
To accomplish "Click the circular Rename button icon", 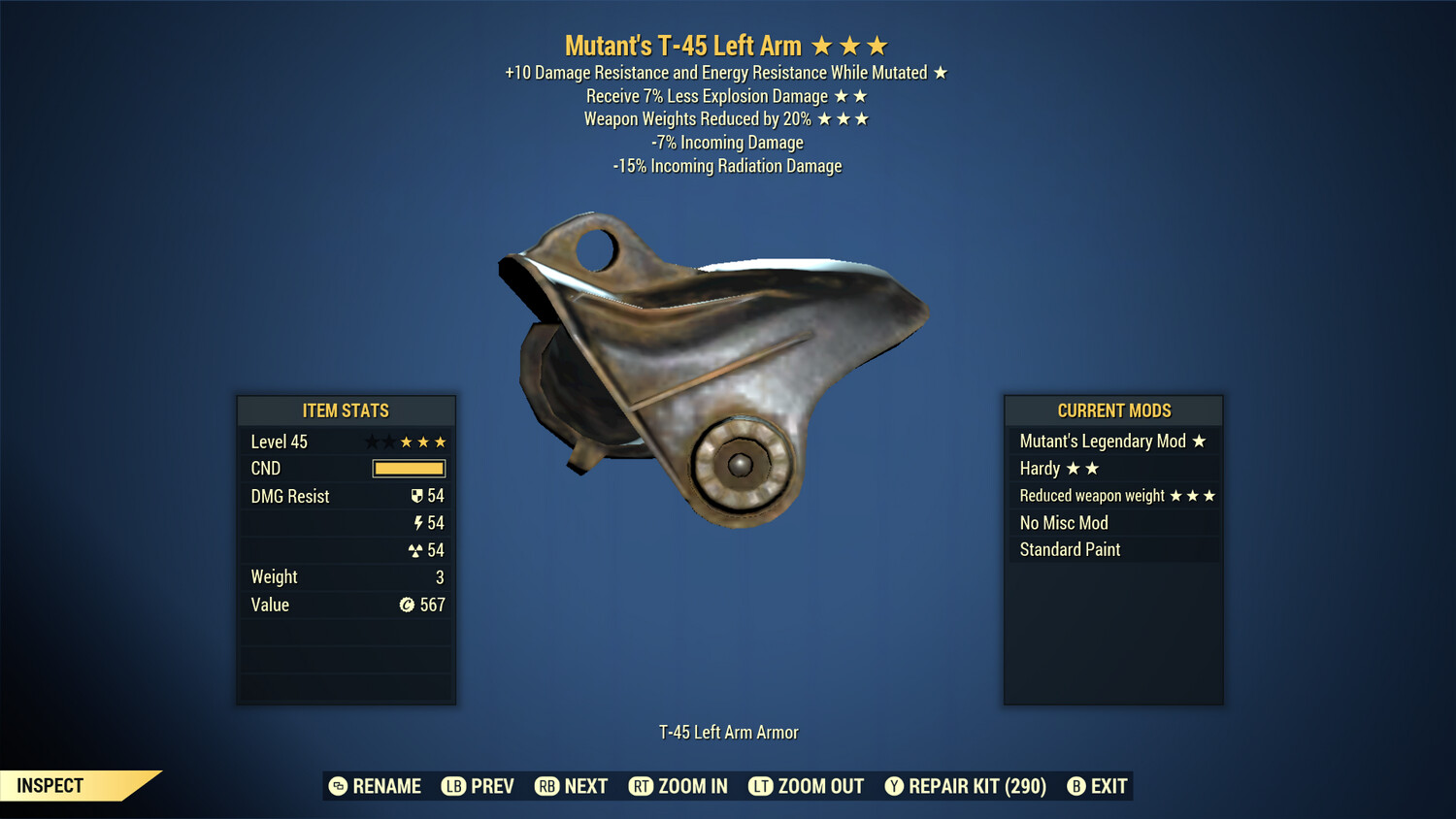I will (x=338, y=786).
